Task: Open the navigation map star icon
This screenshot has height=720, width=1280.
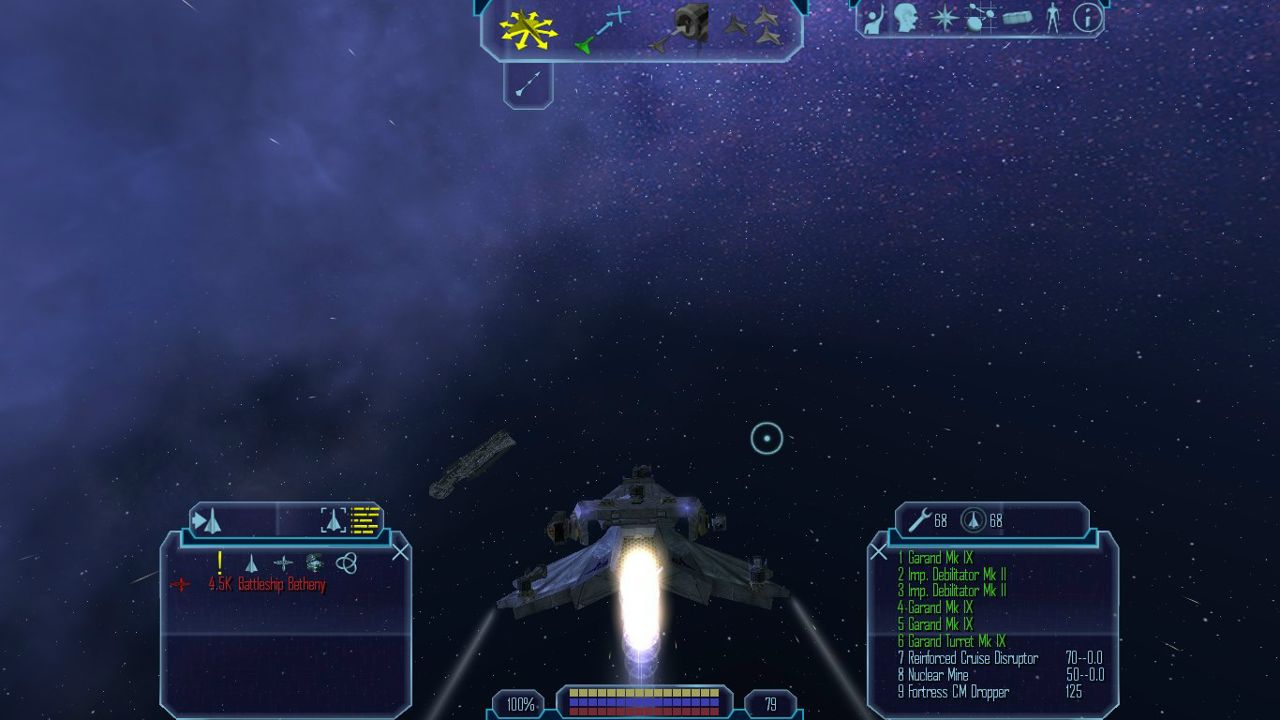Action: 943,18
